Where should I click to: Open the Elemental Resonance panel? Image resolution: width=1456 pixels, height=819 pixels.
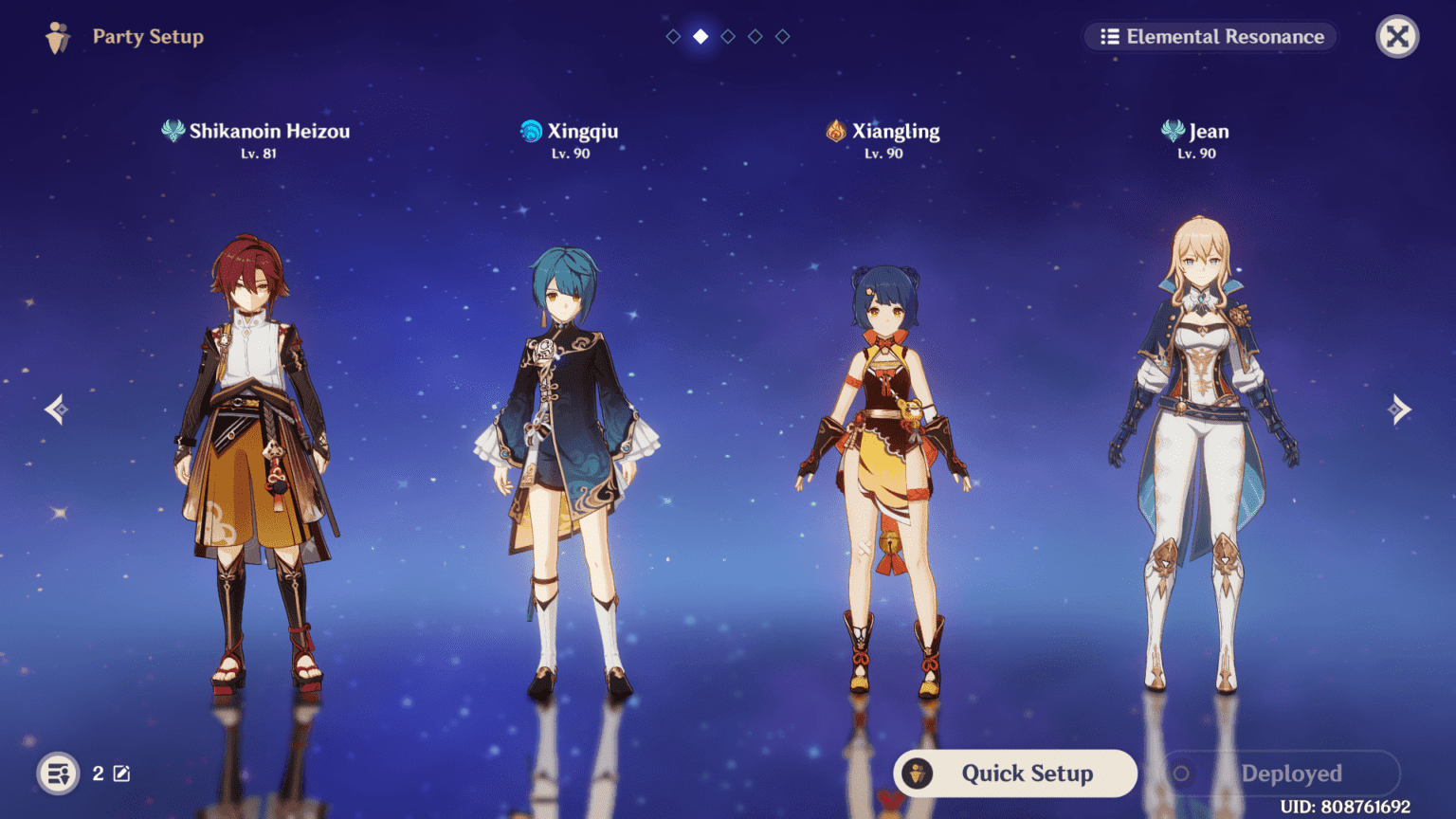tap(1210, 37)
